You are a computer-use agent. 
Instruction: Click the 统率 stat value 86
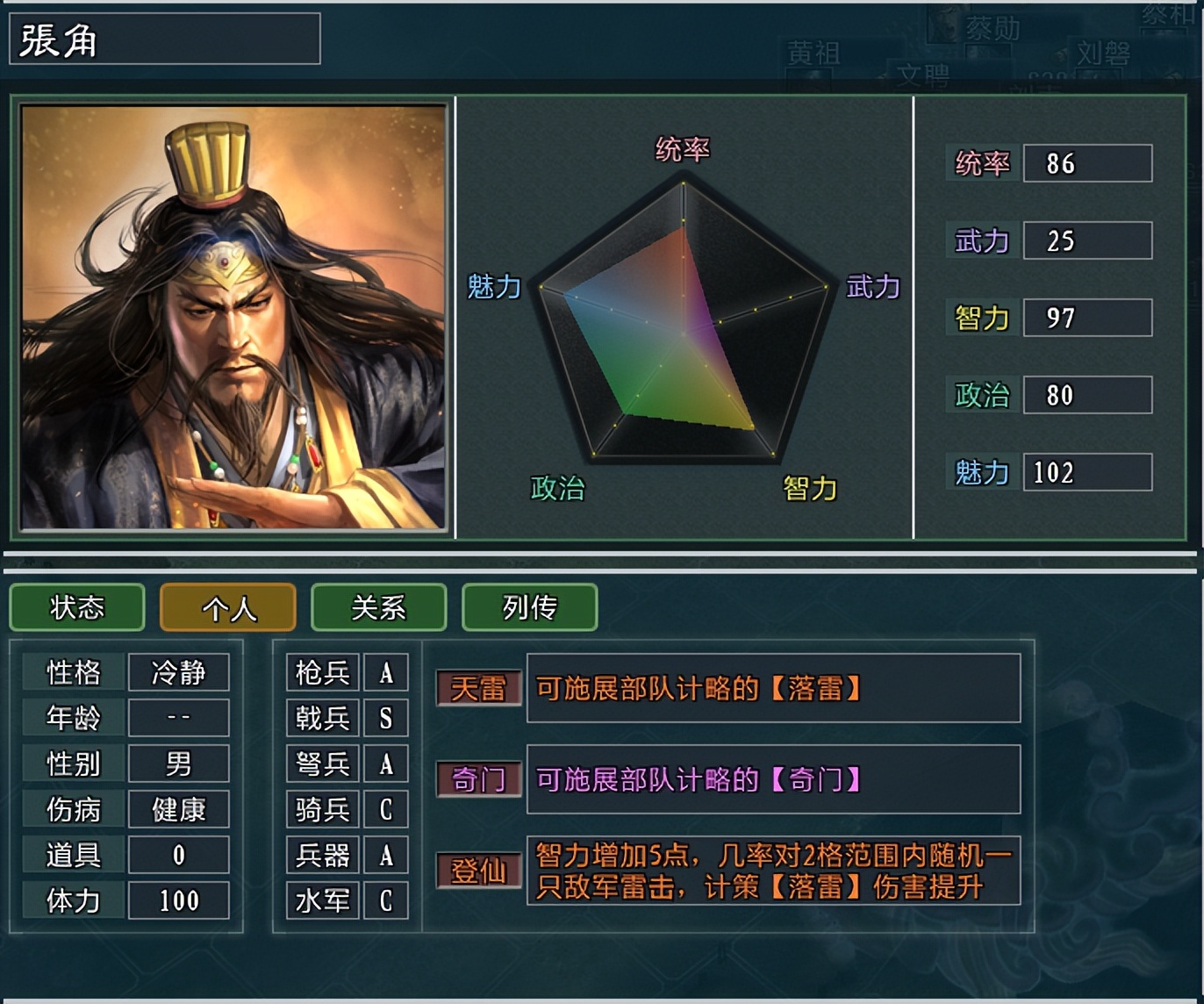click(x=1087, y=163)
